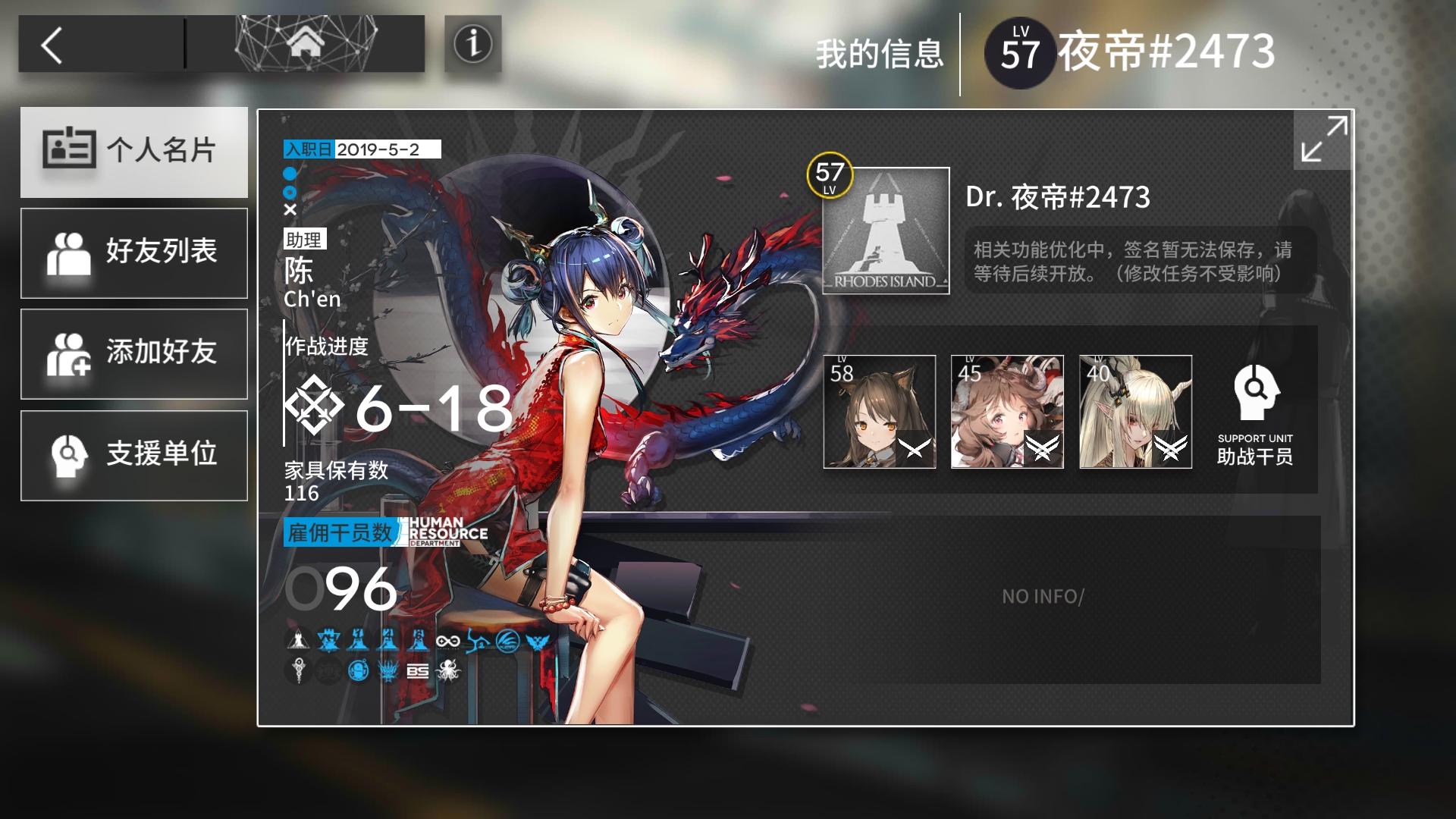
Task: Open the 支援单位 support unit menu
Action: [134, 455]
